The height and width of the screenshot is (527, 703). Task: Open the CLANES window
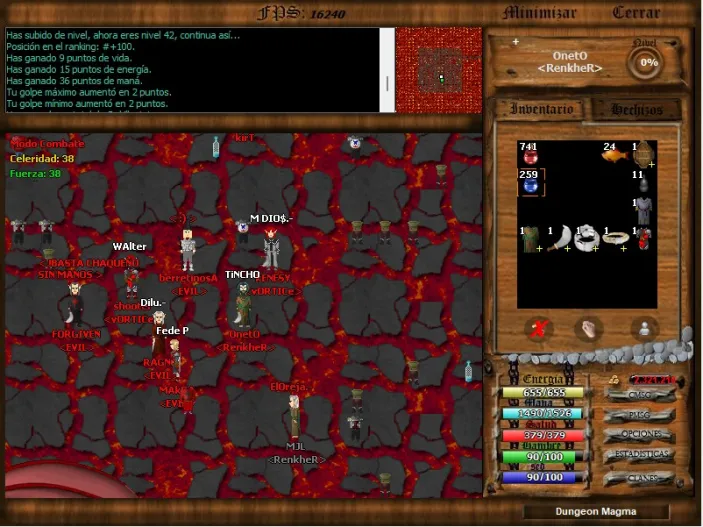pos(639,477)
